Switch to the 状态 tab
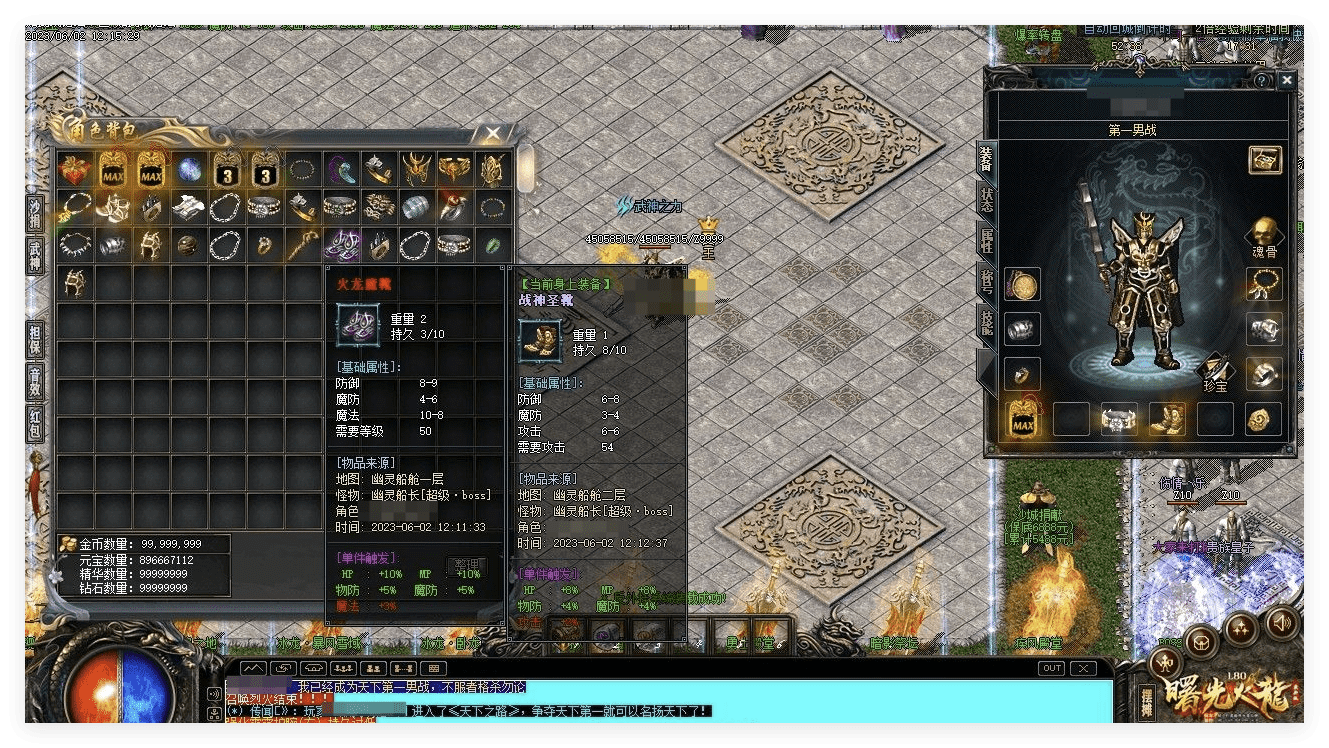1329x748 pixels. [986, 198]
